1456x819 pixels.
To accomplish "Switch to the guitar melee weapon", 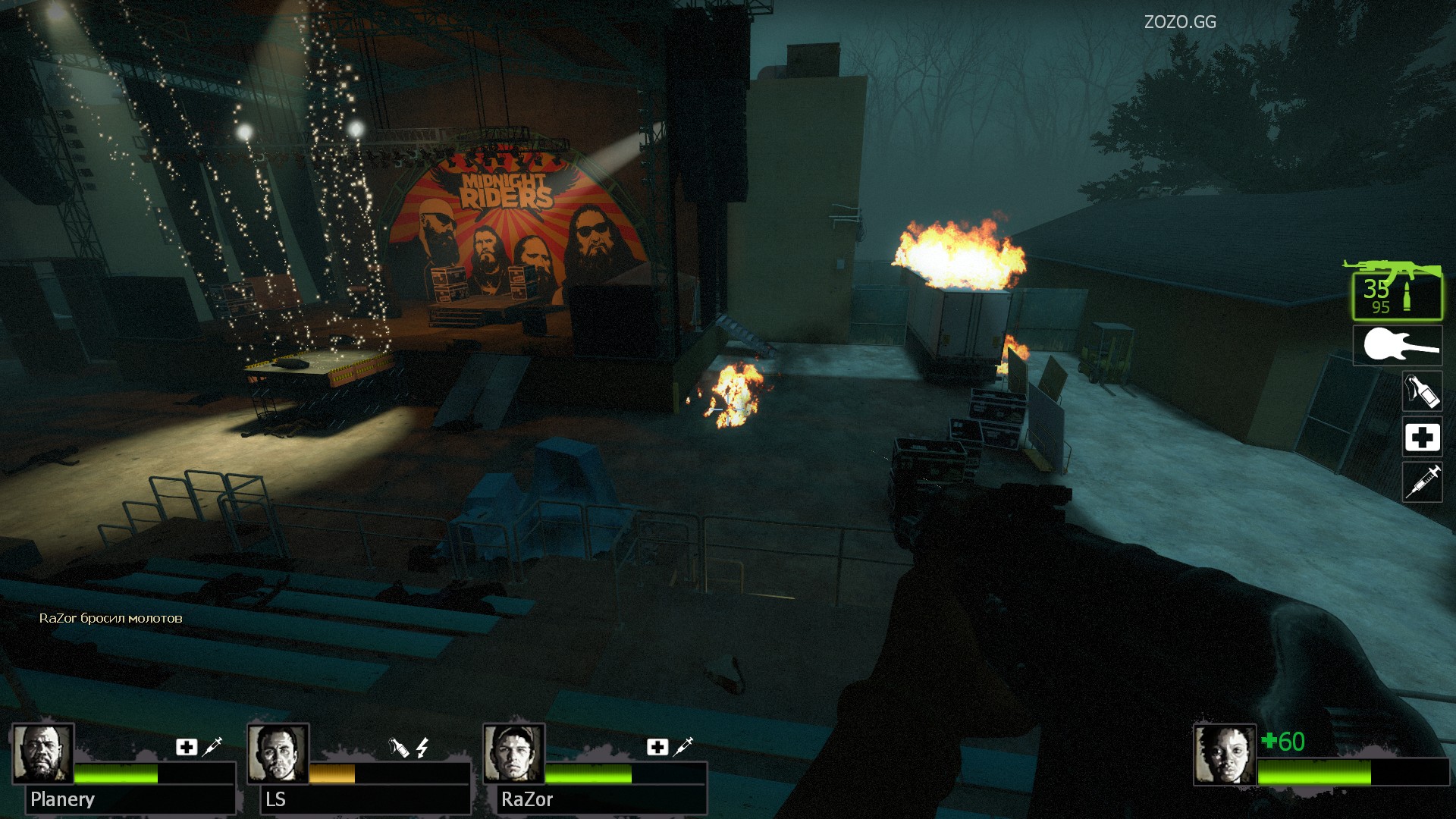I will pyautogui.click(x=1398, y=346).
